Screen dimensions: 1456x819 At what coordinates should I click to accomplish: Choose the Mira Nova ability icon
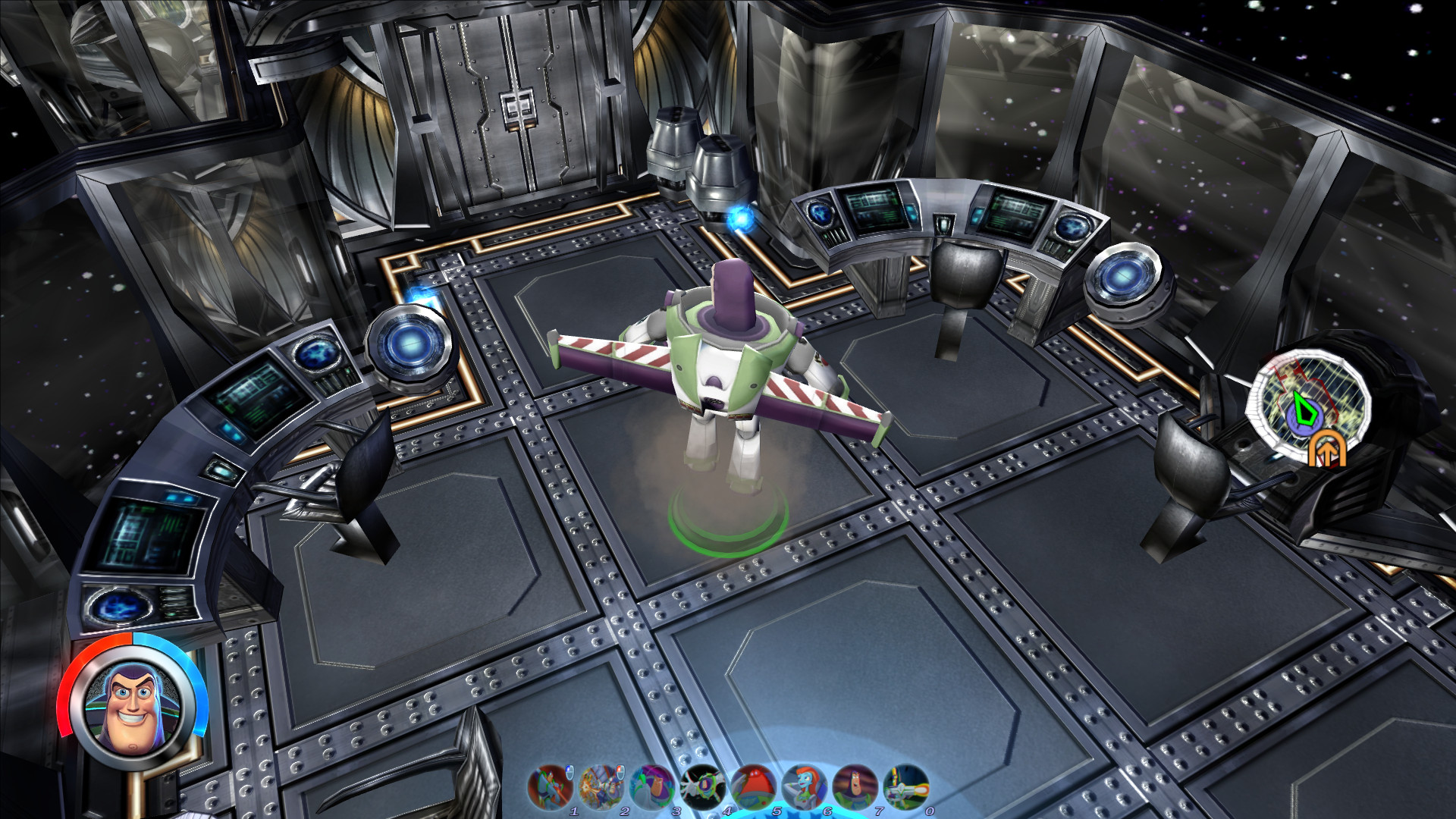804,786
